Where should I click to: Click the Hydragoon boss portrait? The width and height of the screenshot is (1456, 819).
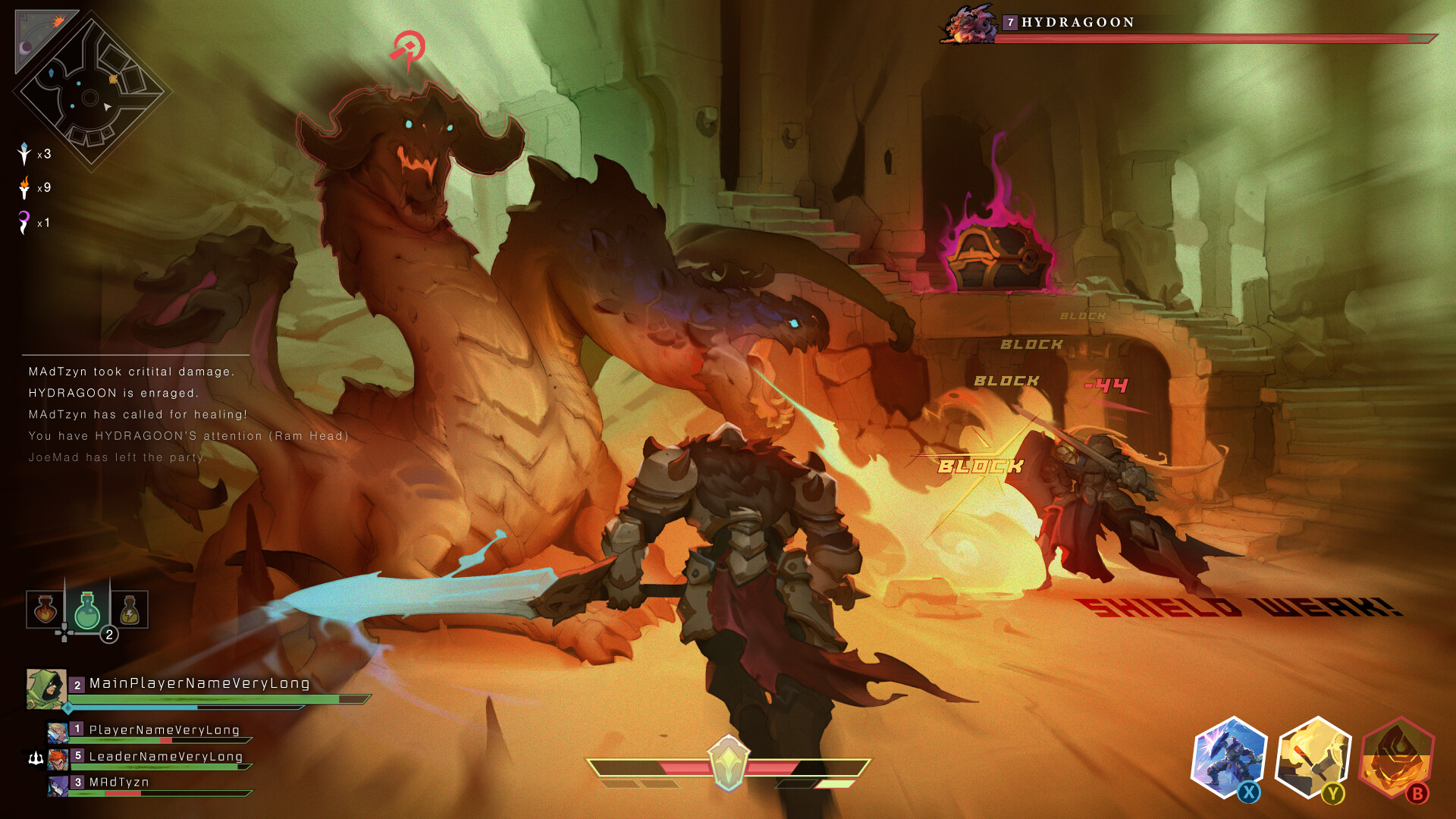(x=968, y=25)
